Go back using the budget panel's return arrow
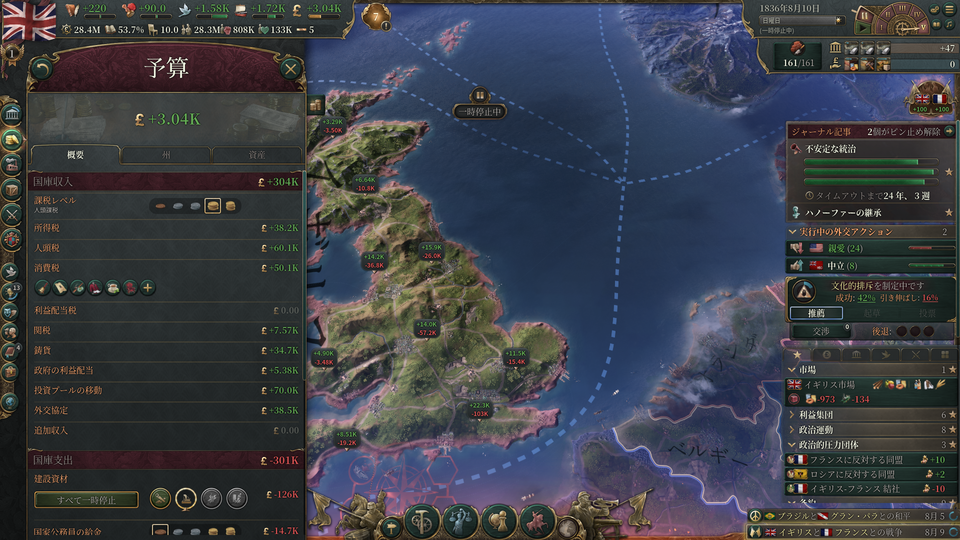Image resolution: width=960 pixels, height=540 pixels. pos(41,68)
